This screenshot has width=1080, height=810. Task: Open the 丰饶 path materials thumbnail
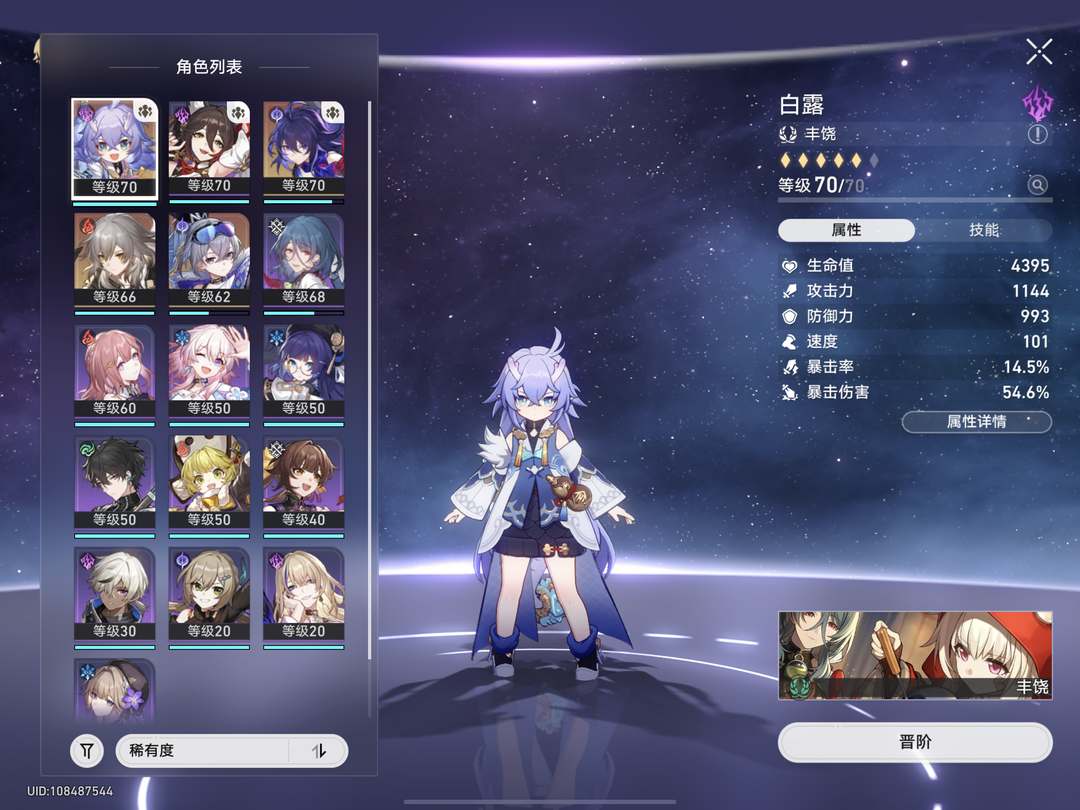915,656
